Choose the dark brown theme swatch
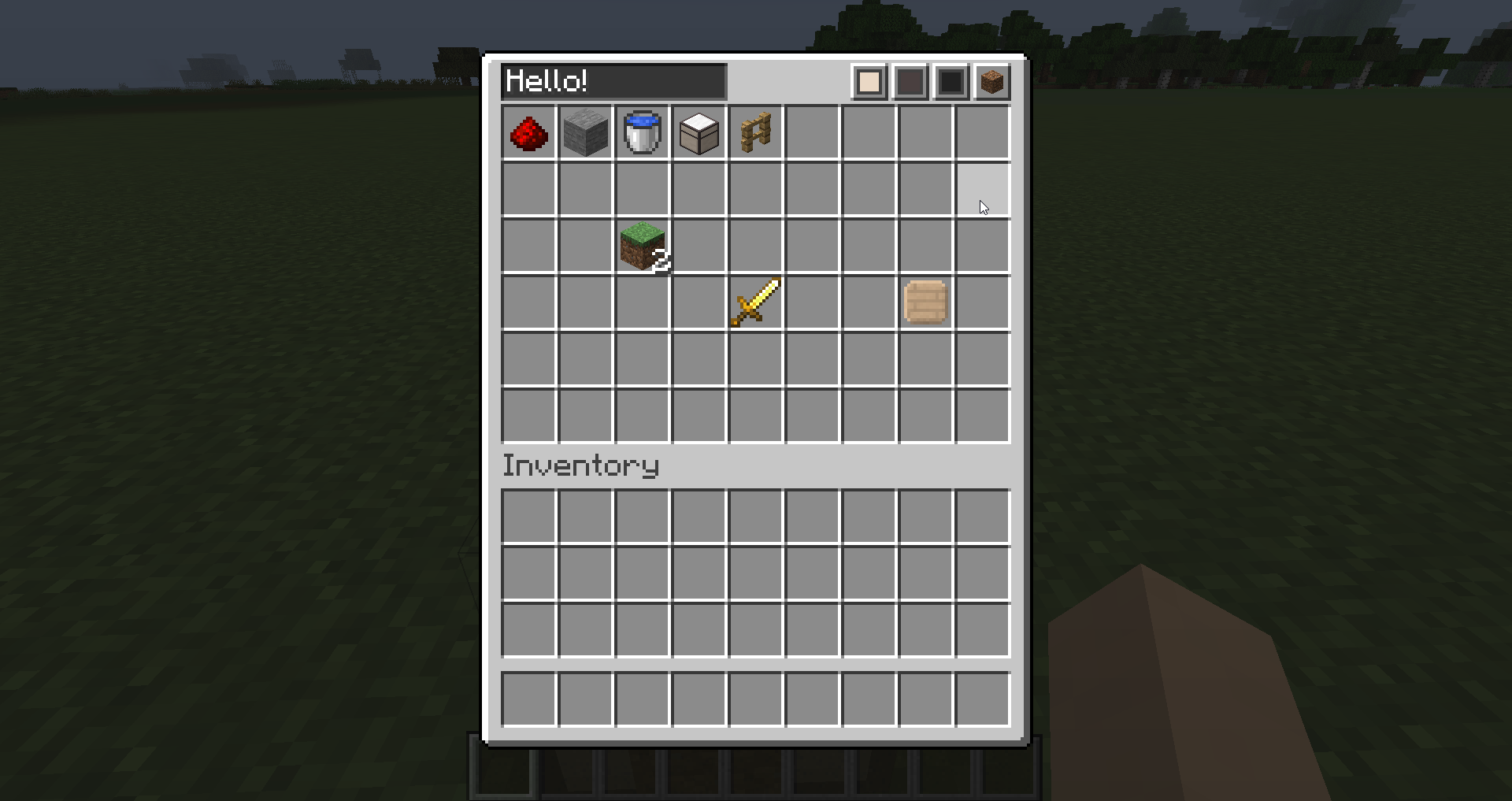The image size is (1512, 801). pyautogui.click(x=910, y=82)
